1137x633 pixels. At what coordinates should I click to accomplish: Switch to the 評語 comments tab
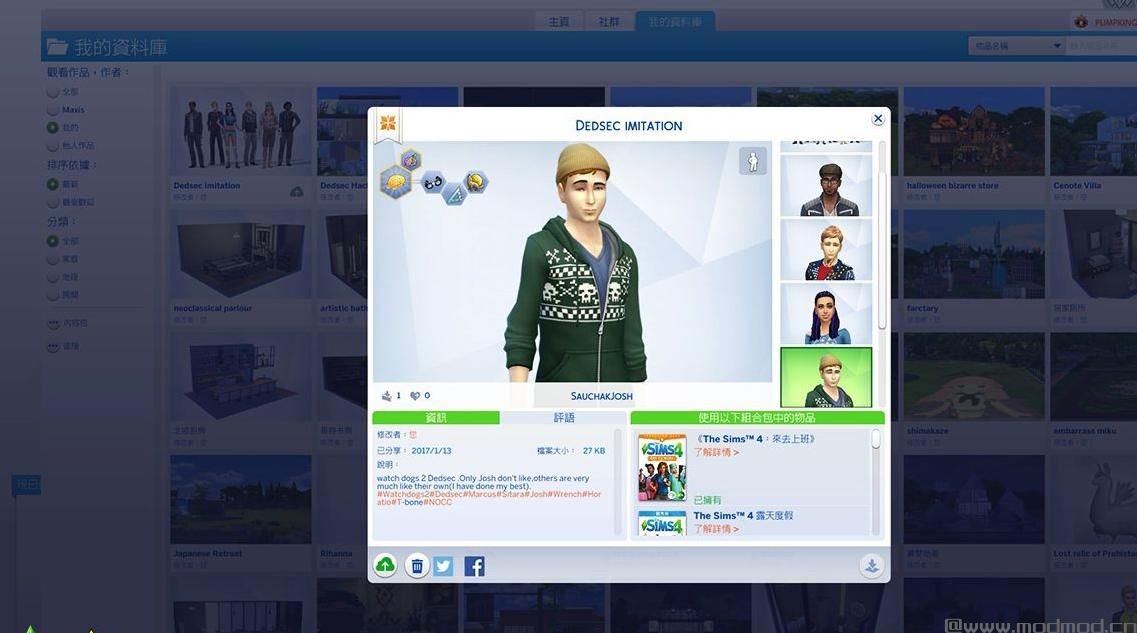tap(564, 418)
